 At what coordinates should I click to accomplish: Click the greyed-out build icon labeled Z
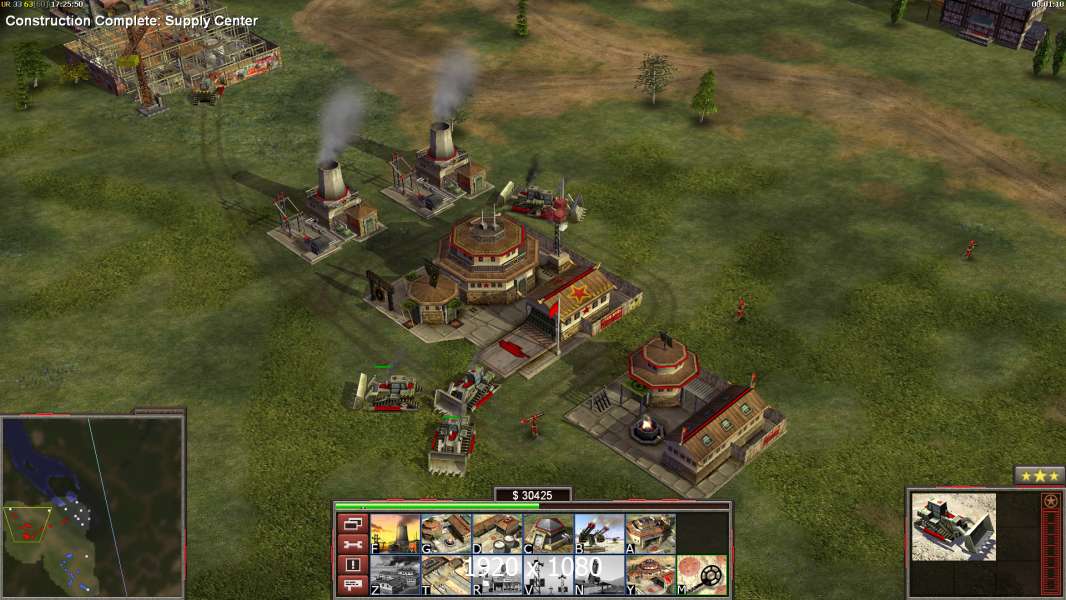(395, 574)
